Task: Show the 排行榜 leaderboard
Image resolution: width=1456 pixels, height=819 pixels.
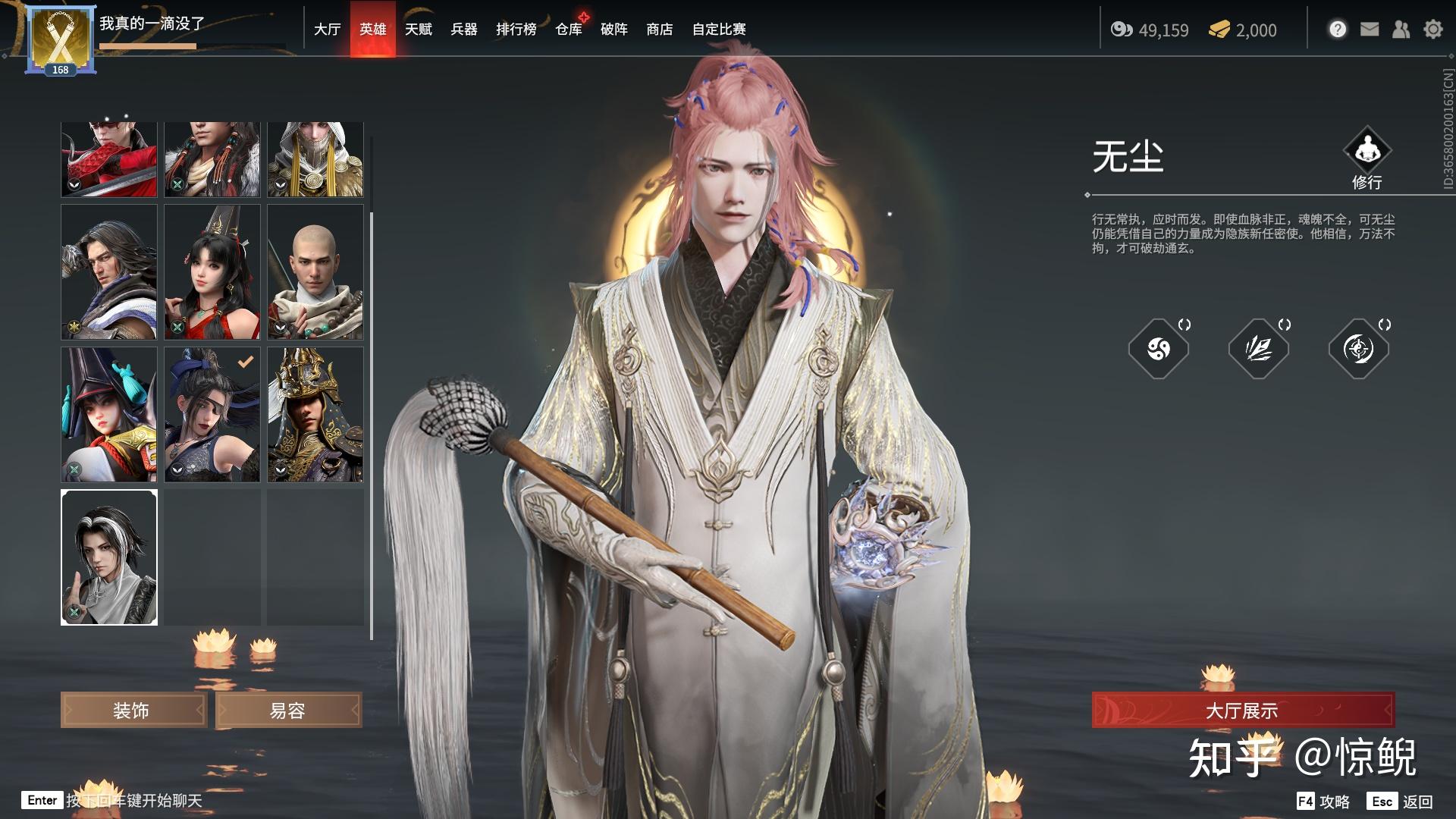Action: click(516, 30)
